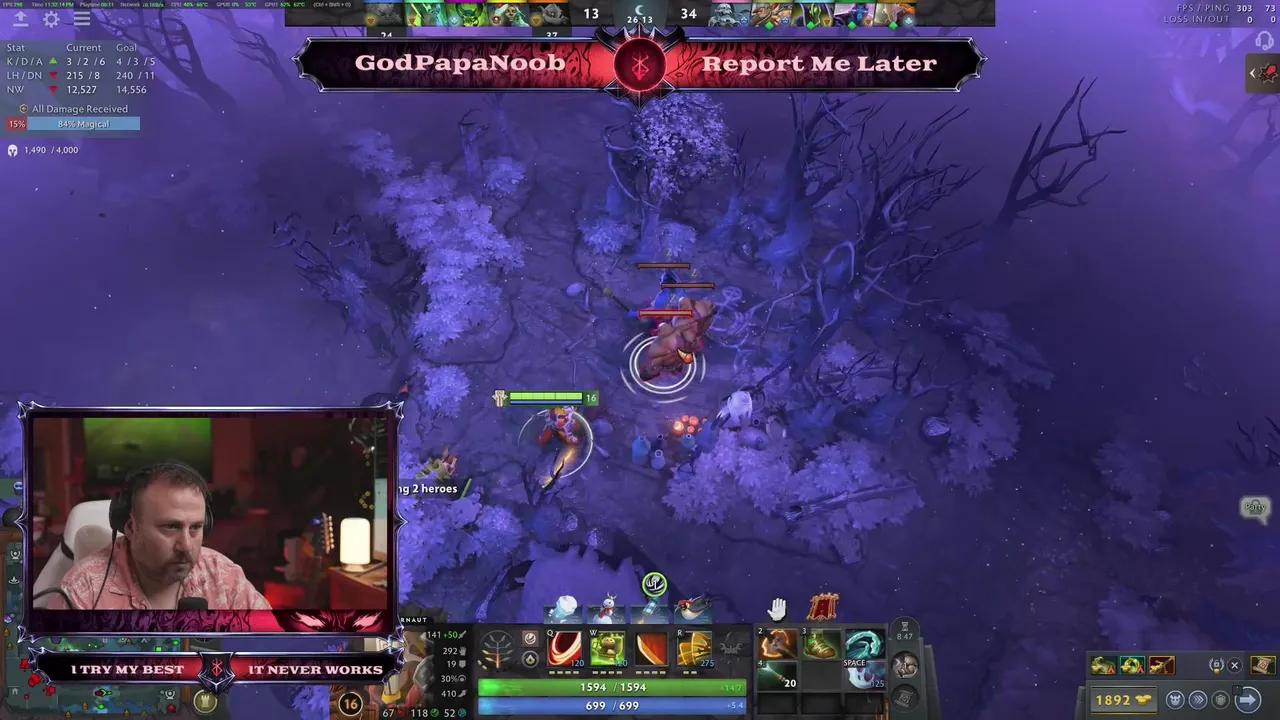The width and height of the screenshot is (1280, 720).
Task: Click the Town Portal Scroll icon
Action: point(1260,665)
